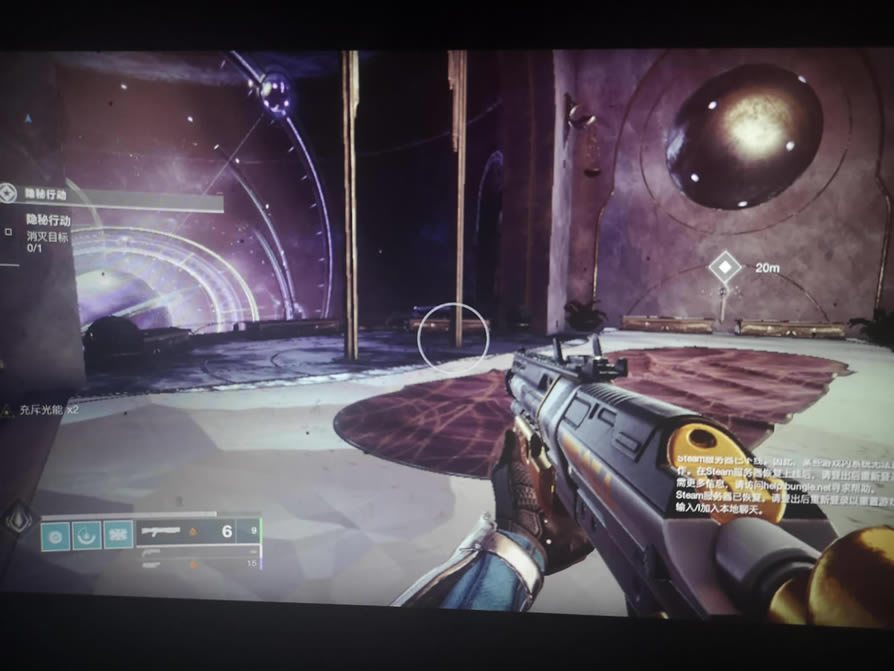The height and width of the screenshot is (671, 894).
Task: Activate the class ability icon
Action: click(118, 533)
